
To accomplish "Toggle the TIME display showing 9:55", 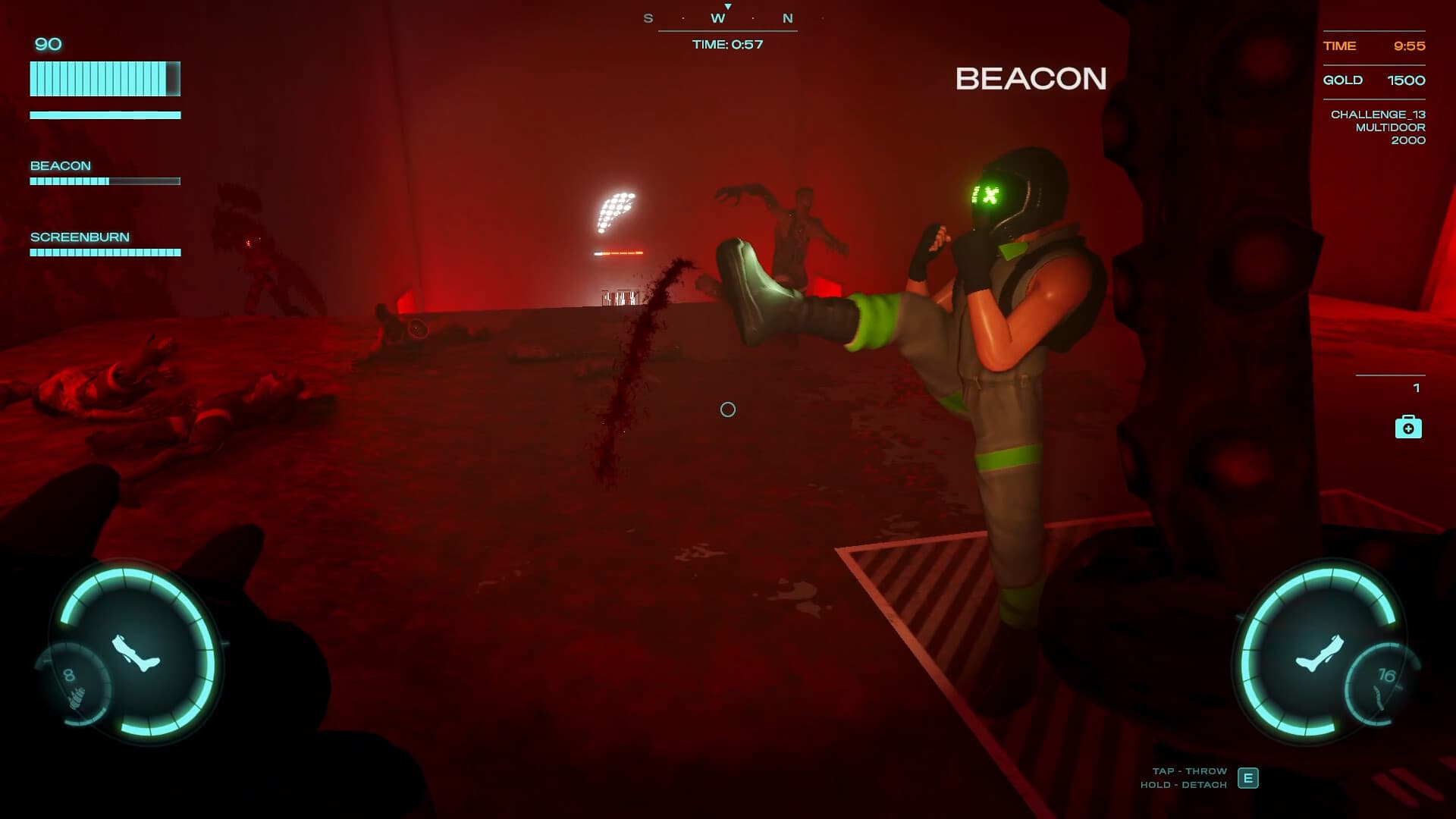I will 1374,46.
